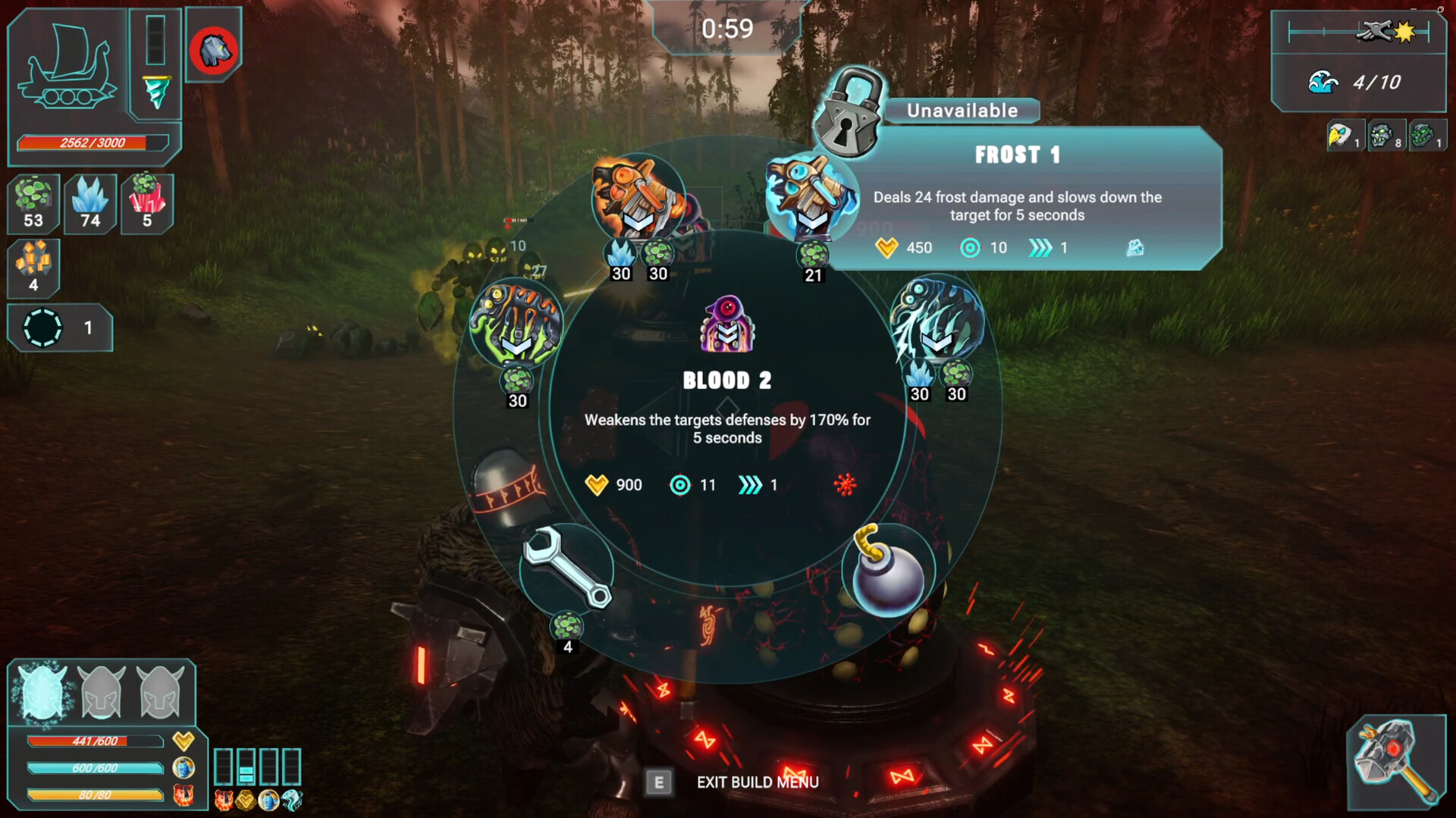
Task: Choose the wrench repair option
Action: 567,569
